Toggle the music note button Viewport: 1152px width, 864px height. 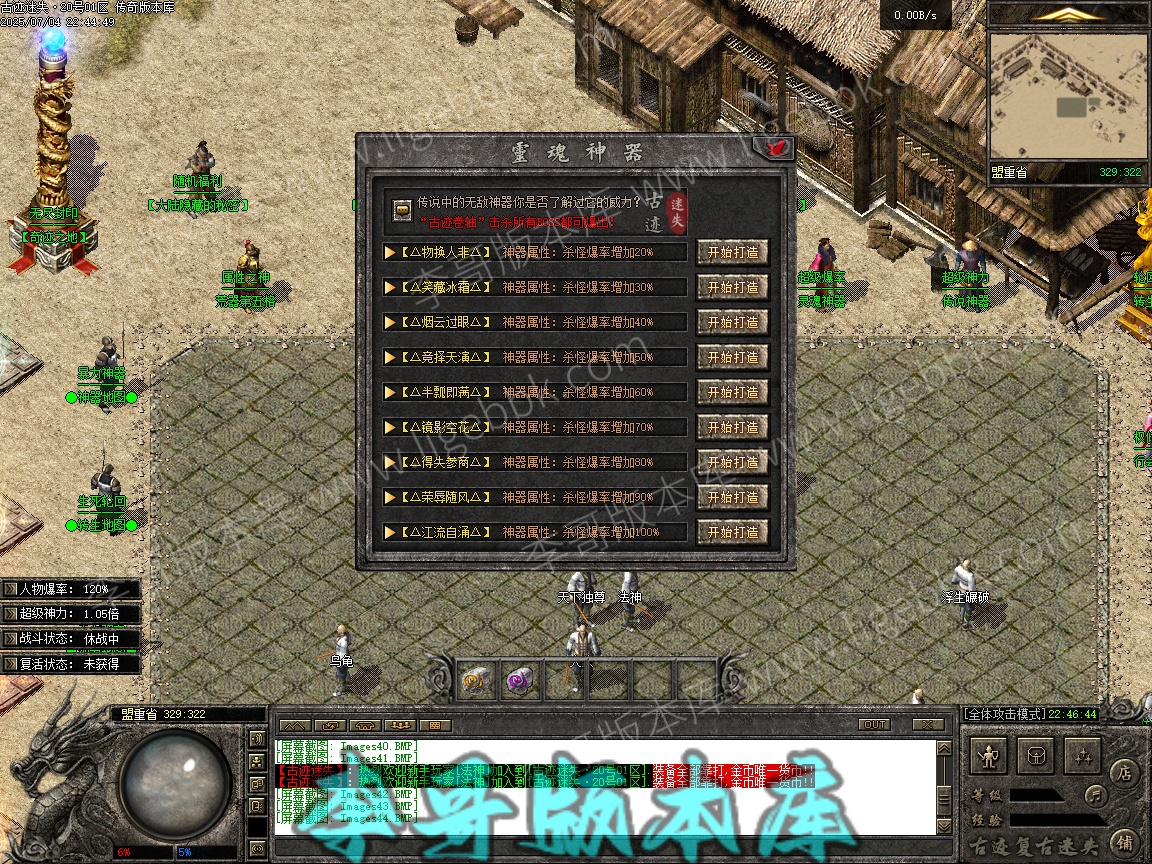coord(1097,796)
